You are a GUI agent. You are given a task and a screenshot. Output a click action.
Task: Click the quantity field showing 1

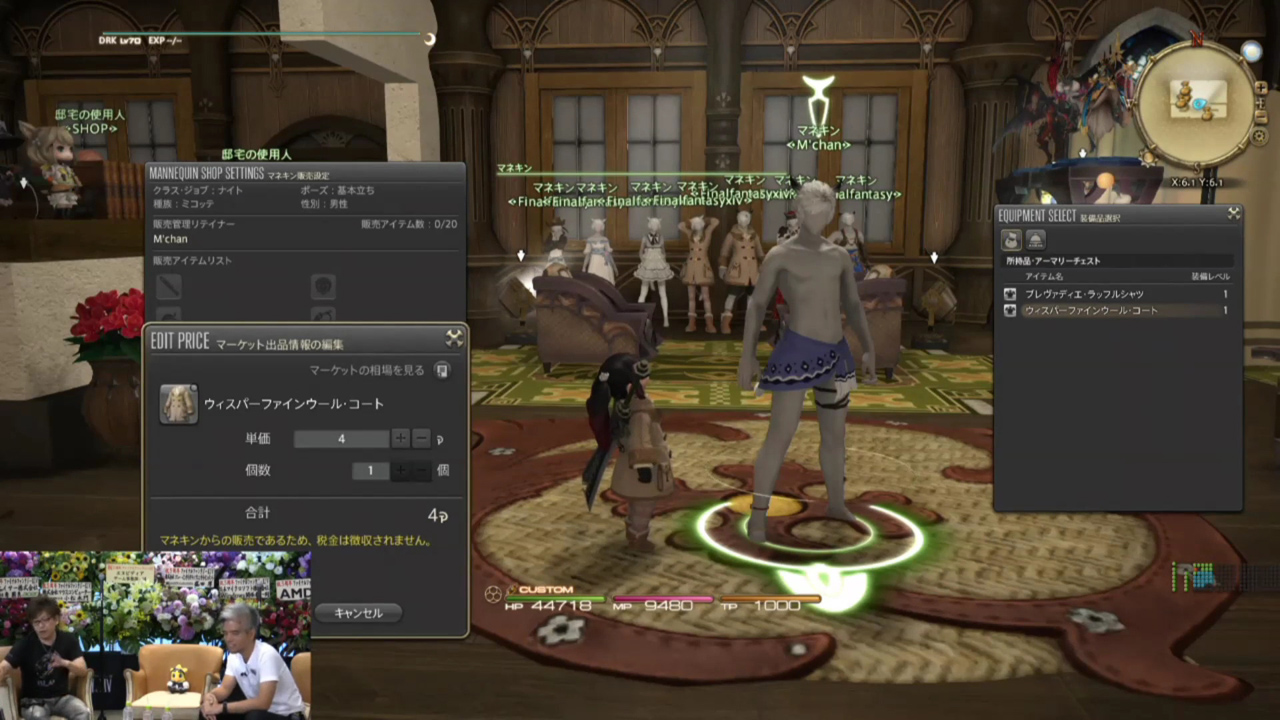coord(370,471)
